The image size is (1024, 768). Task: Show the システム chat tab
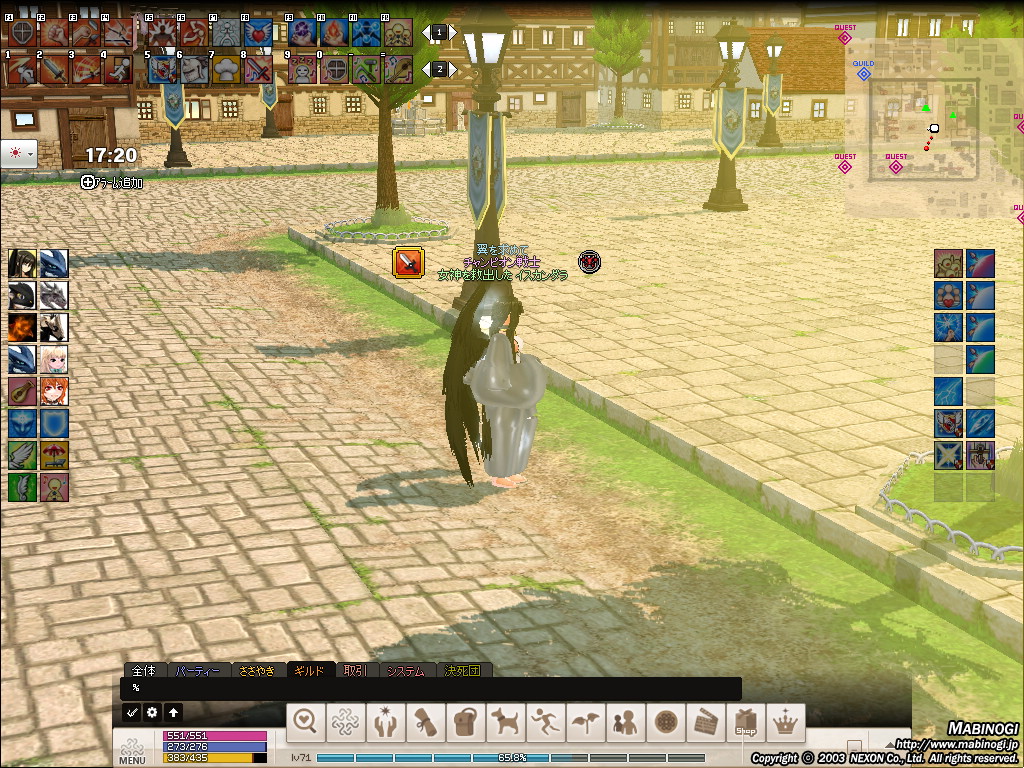point(410,671)
